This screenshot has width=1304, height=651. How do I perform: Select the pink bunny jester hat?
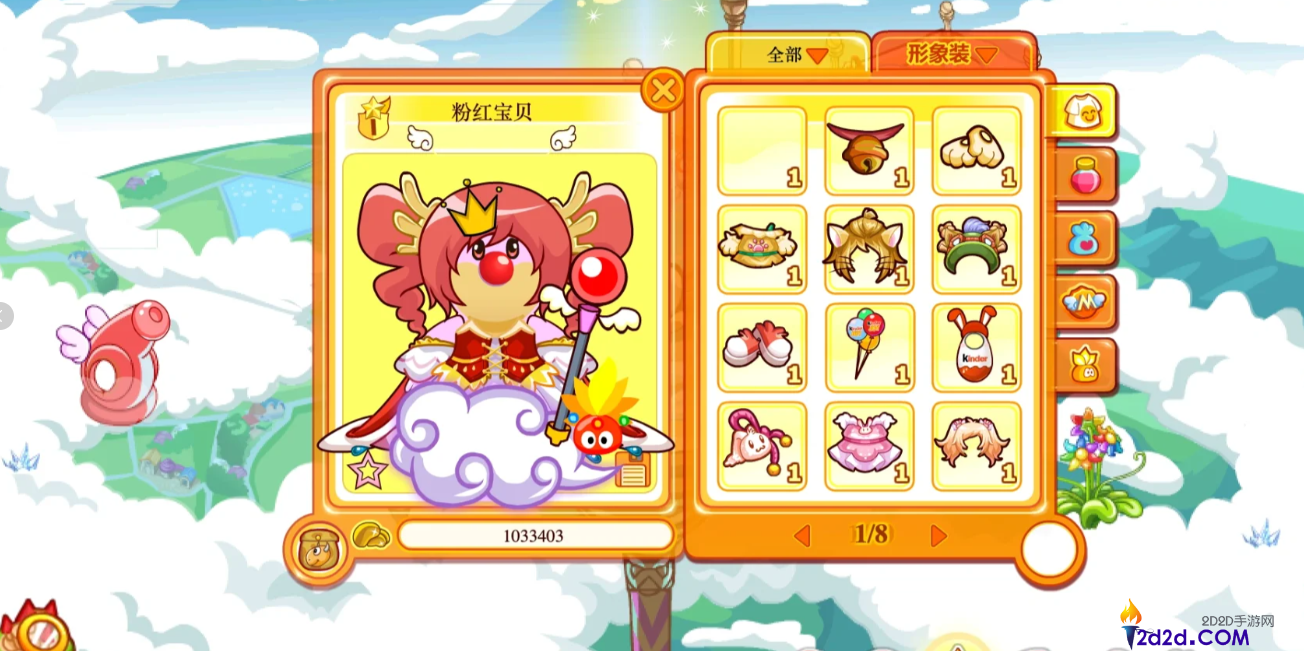[762, 445]
